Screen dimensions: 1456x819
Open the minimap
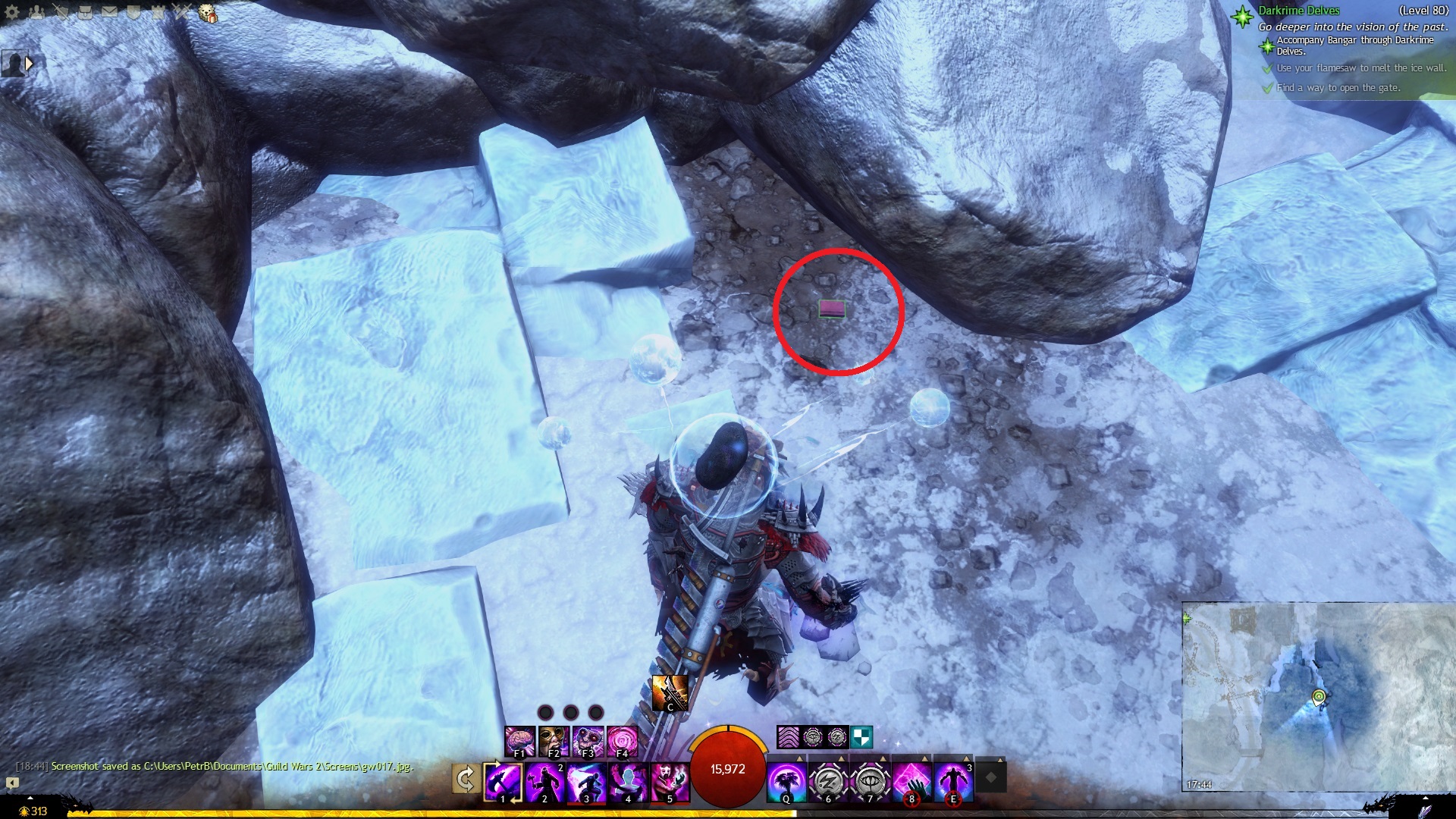coord(1318,696)
